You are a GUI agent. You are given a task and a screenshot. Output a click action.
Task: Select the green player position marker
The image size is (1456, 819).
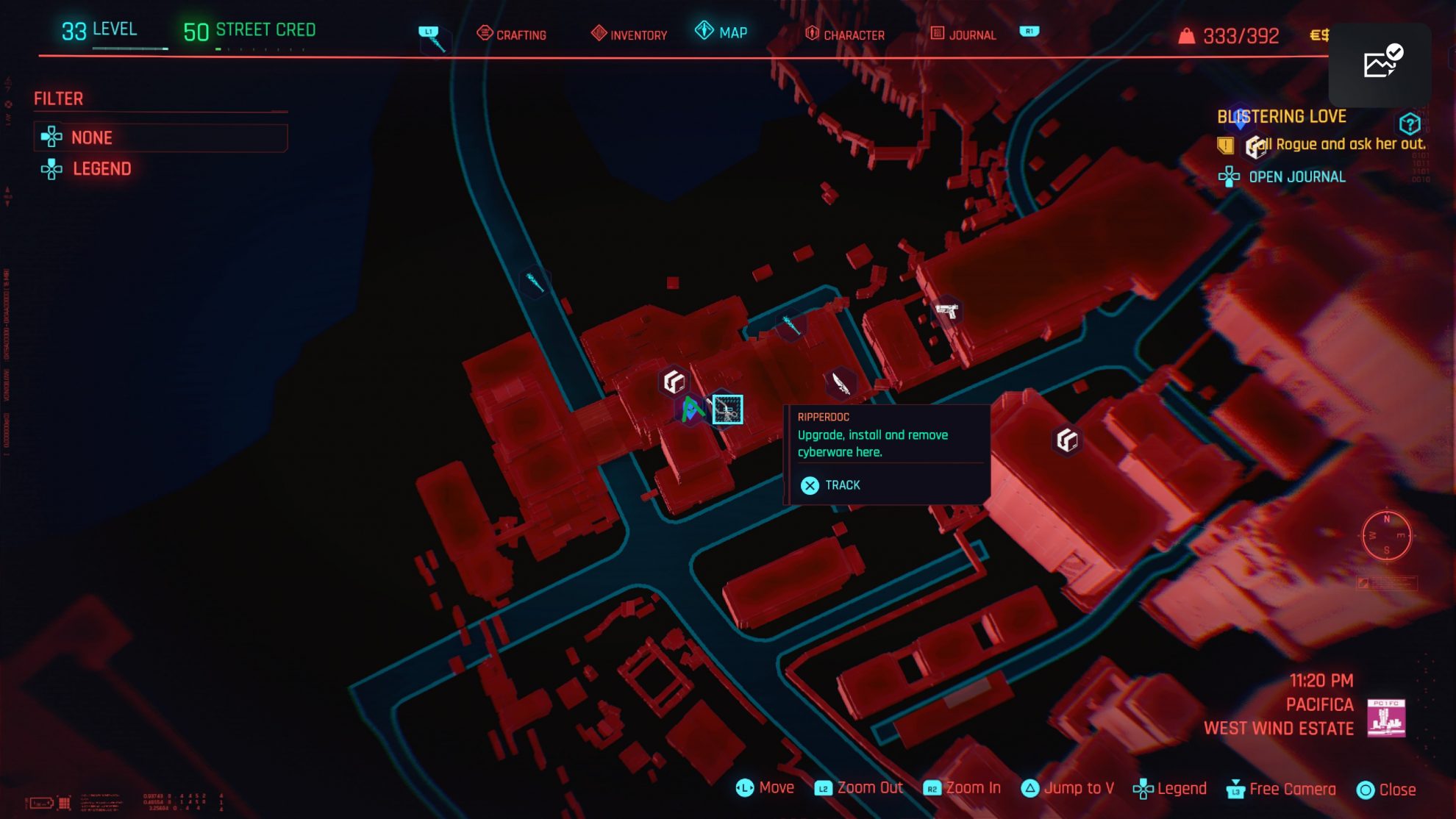[x=690, y=409]
